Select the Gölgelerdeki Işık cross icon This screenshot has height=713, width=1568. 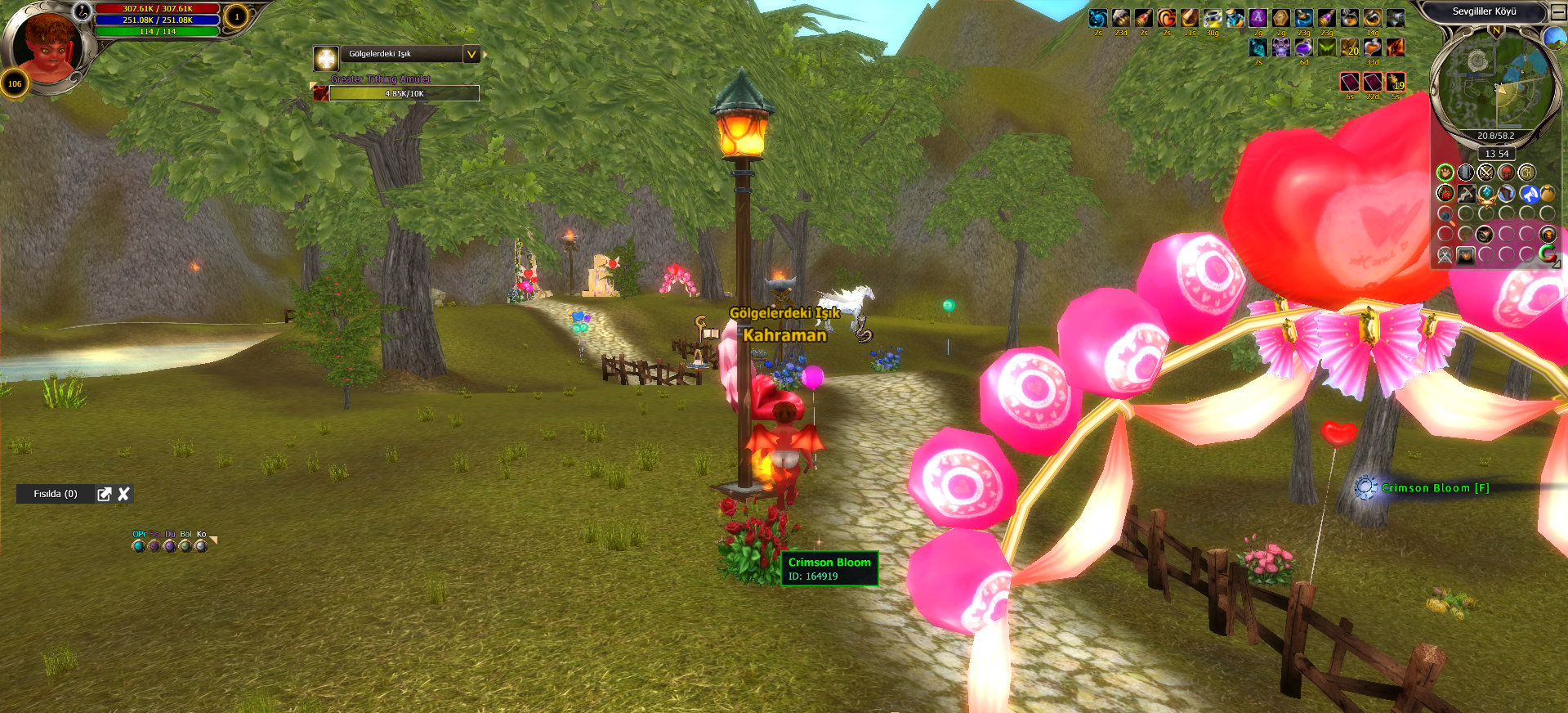pyautogui.click(x=326, y=59)
